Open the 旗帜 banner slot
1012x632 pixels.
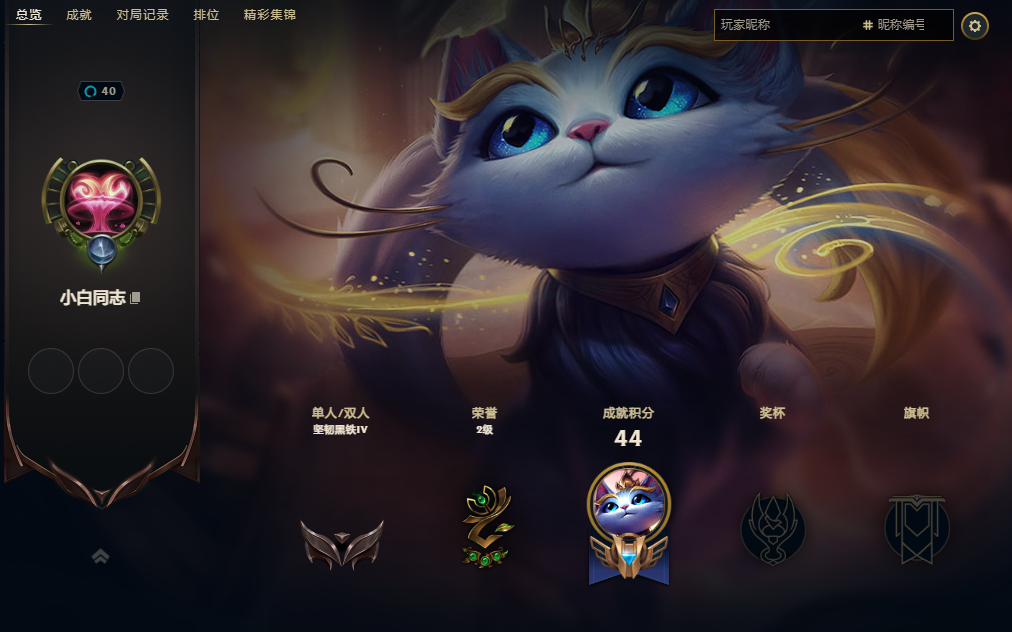coord(916,528)
